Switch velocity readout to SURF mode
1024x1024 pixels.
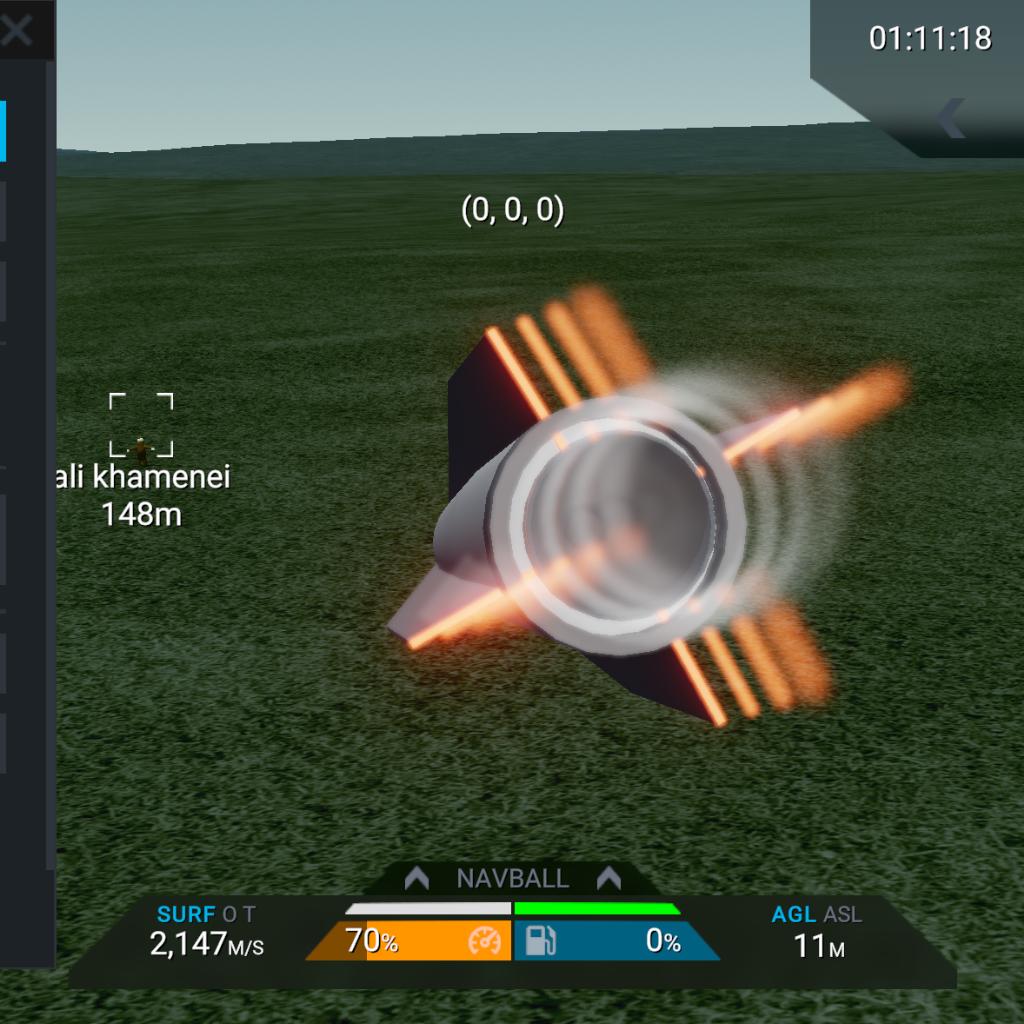186,914
